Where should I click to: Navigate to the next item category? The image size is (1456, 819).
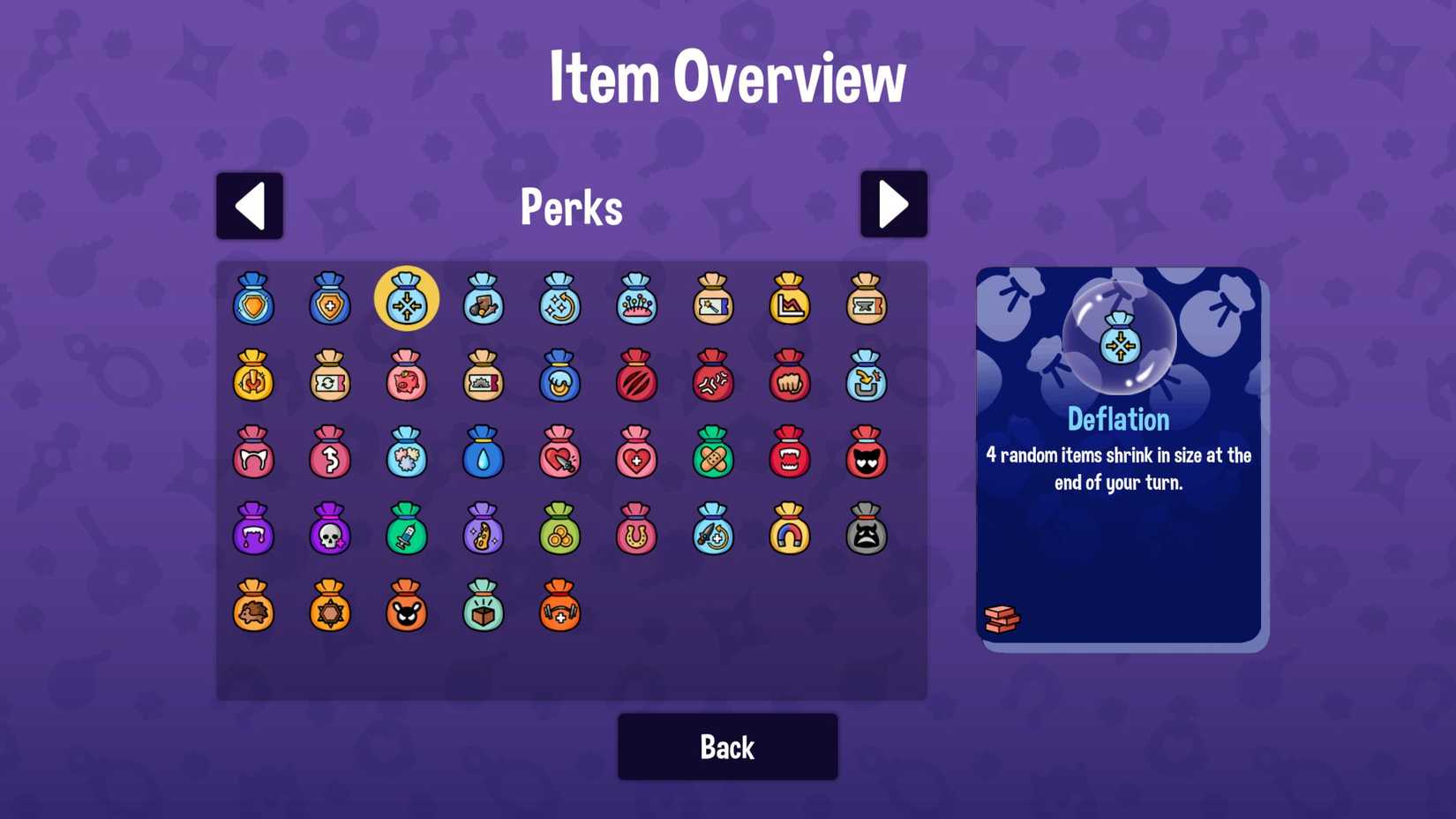click(x=894, y=205)
